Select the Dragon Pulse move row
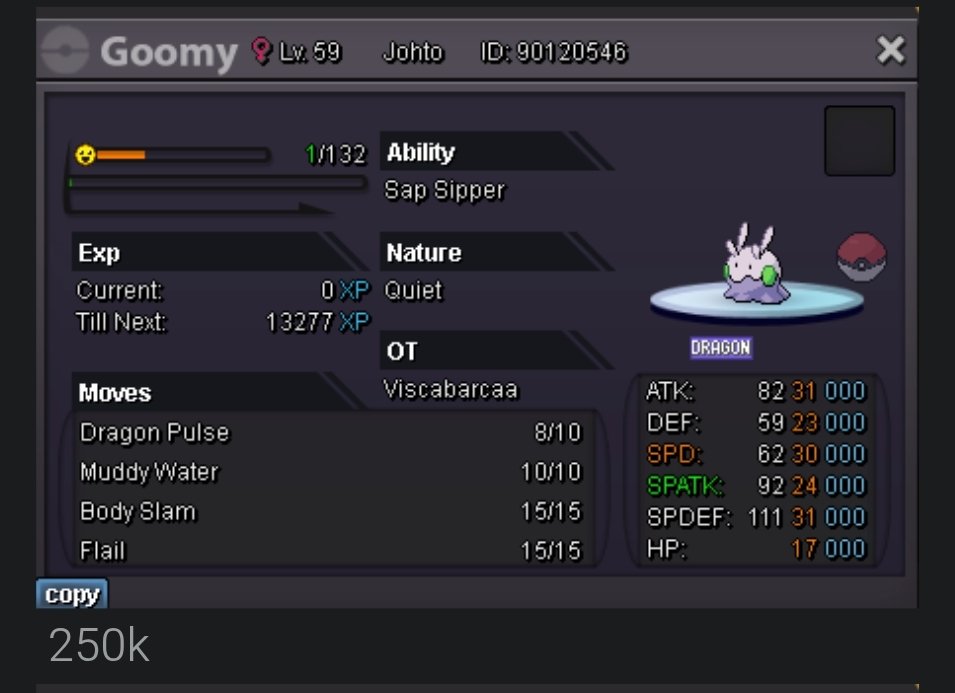The width and height of the screenshot is (955, 693). click(330, 433)
